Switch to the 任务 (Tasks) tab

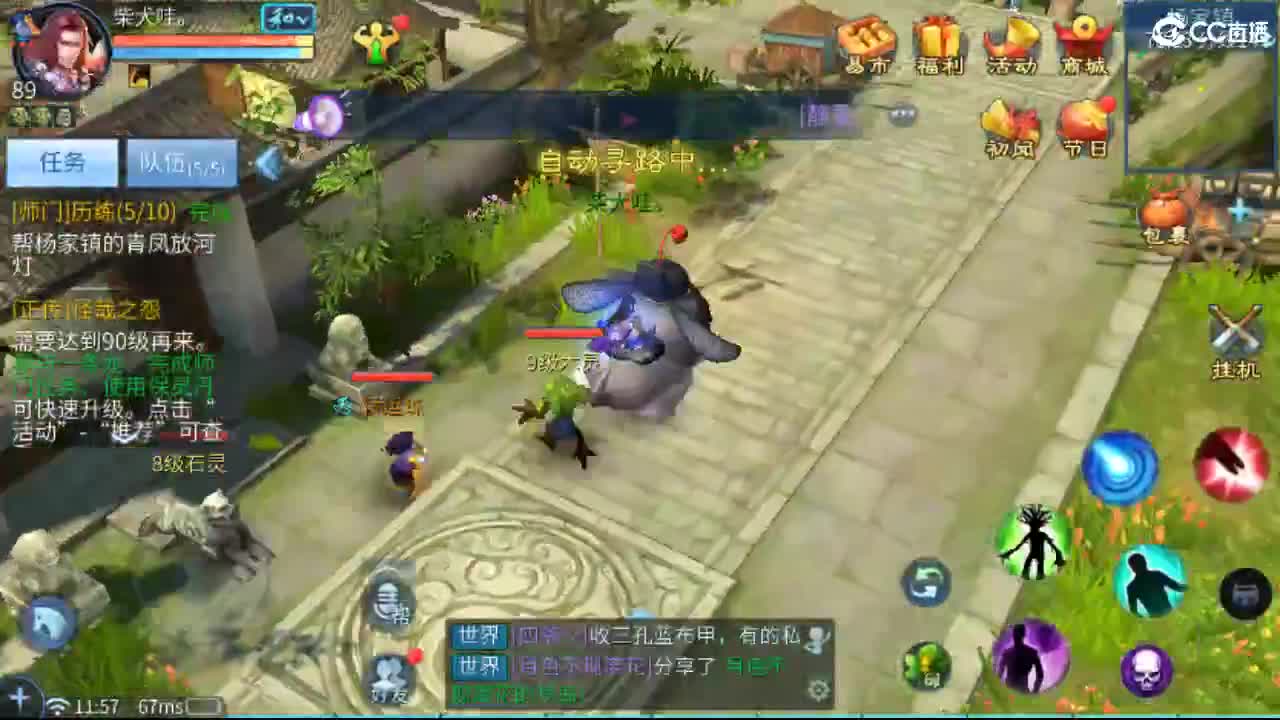pyautogui.click(x=62, y=163)
